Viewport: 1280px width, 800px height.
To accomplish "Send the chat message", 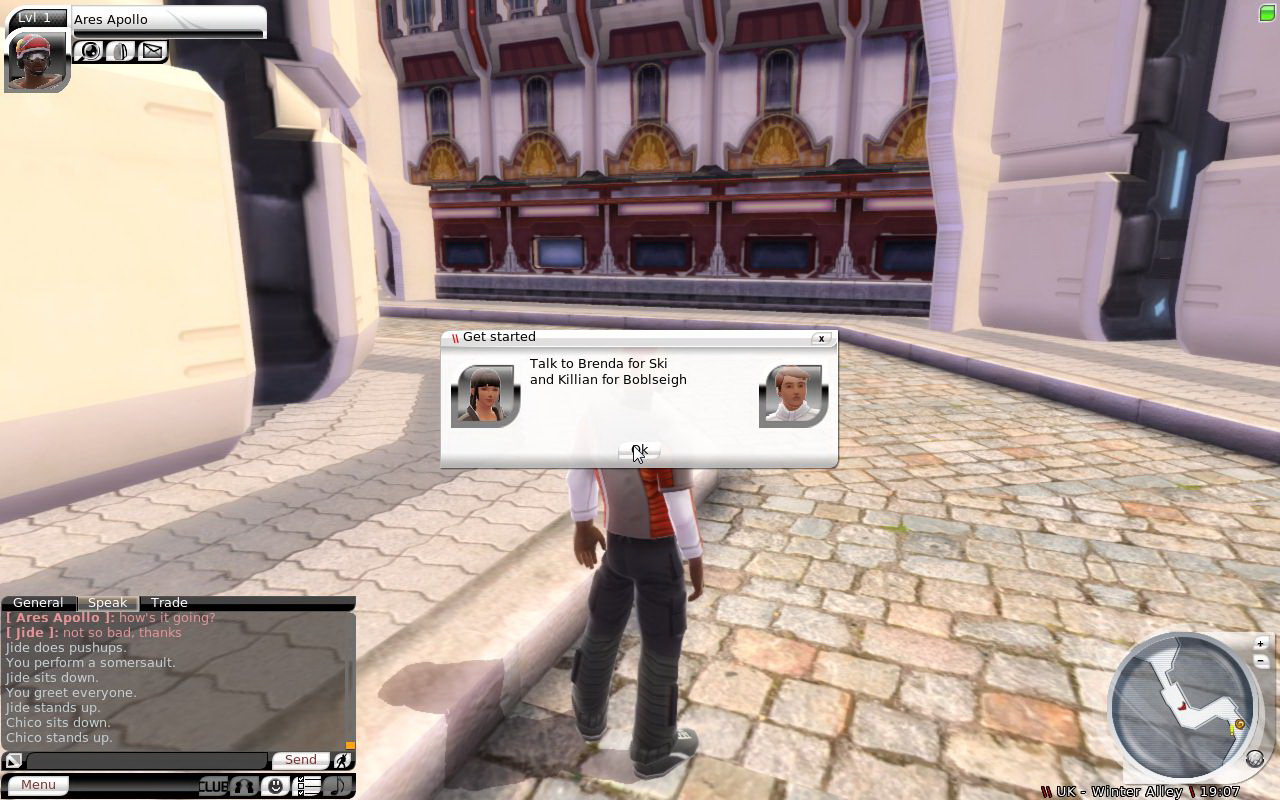I will point(300,760).
